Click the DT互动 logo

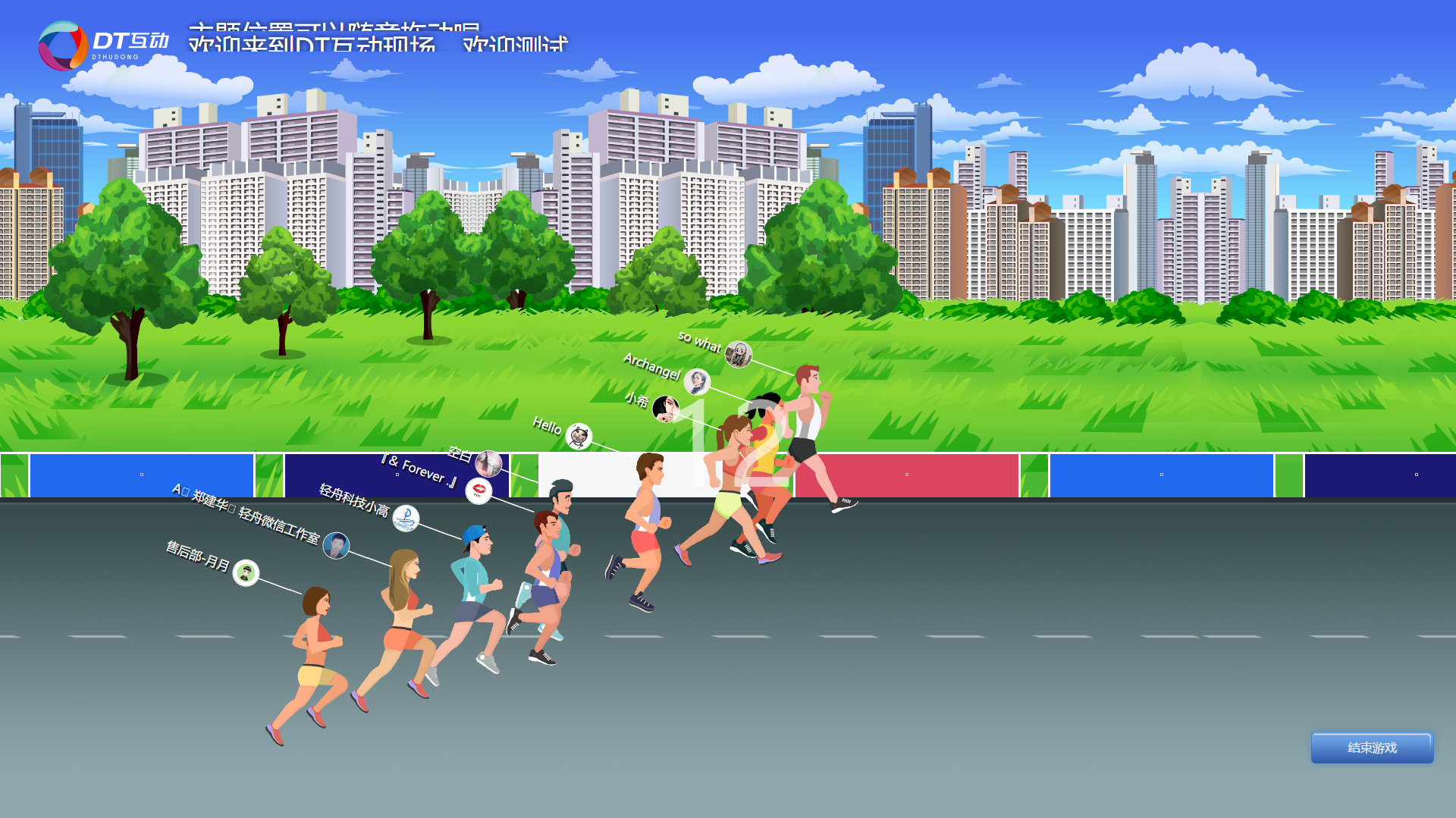[x=103, y=45]
